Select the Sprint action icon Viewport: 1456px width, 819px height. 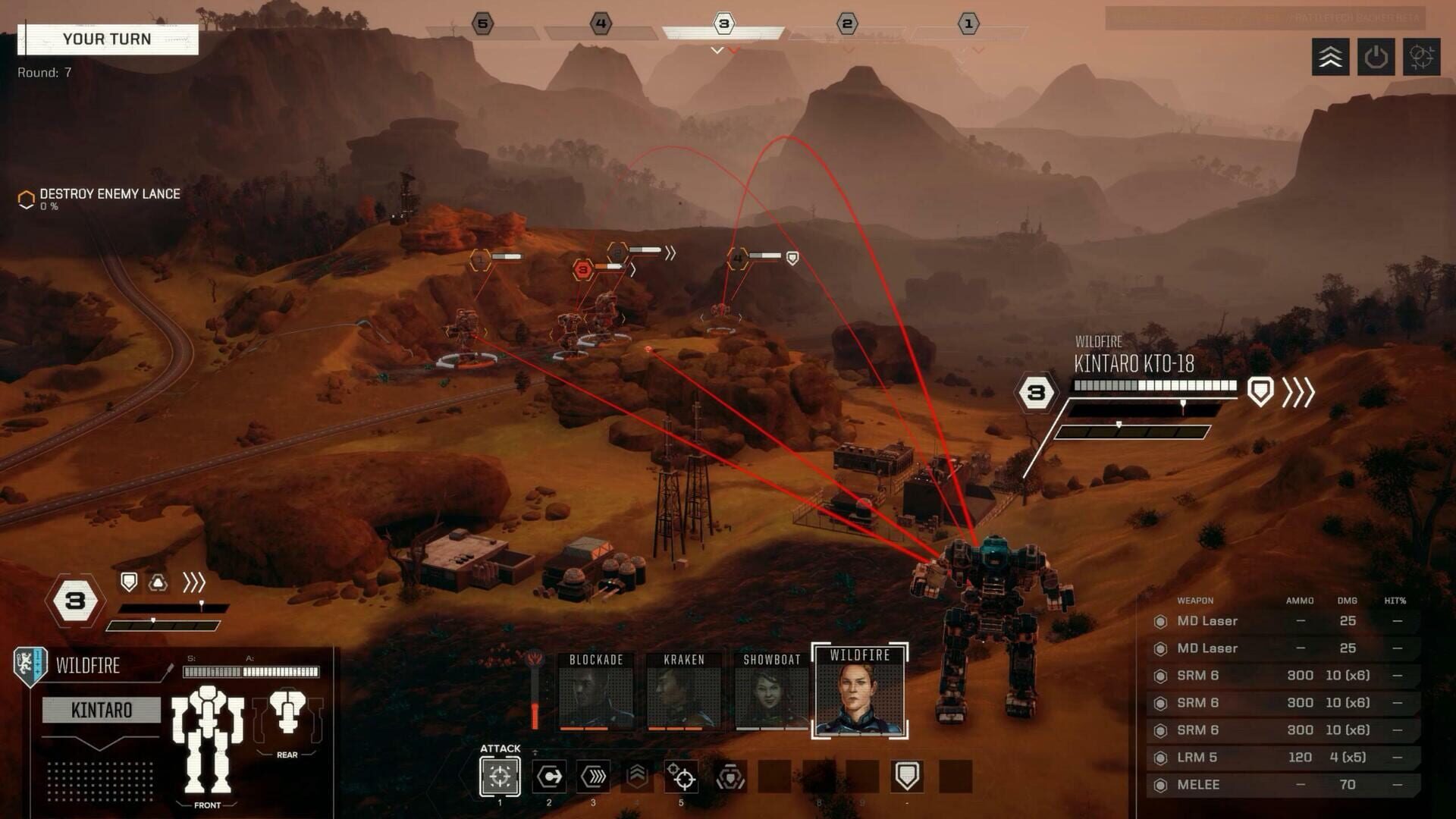pos(593,773)
